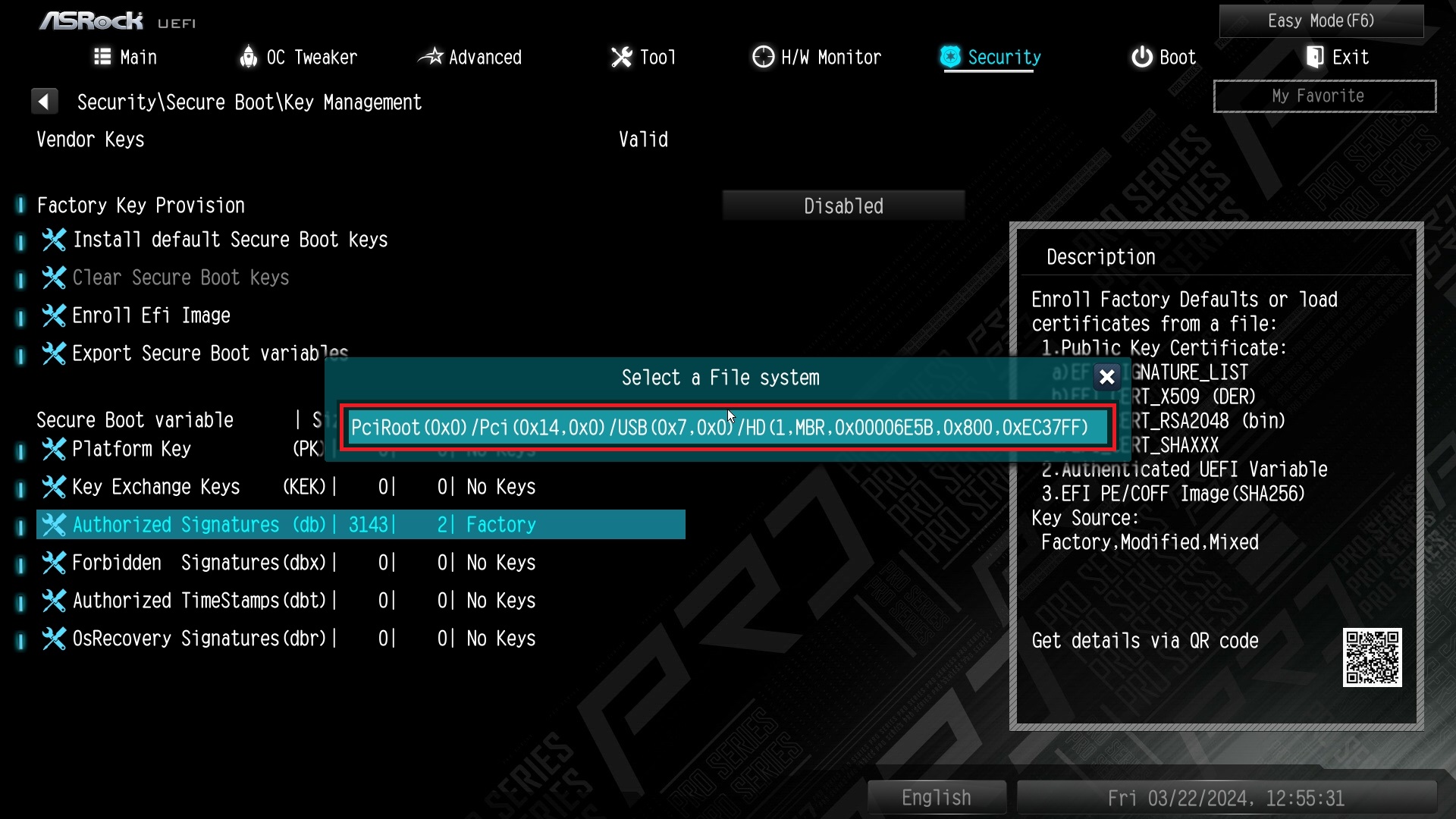Select the Platform Key wrench icon
1456x819 pixels.
pos(54,449)
